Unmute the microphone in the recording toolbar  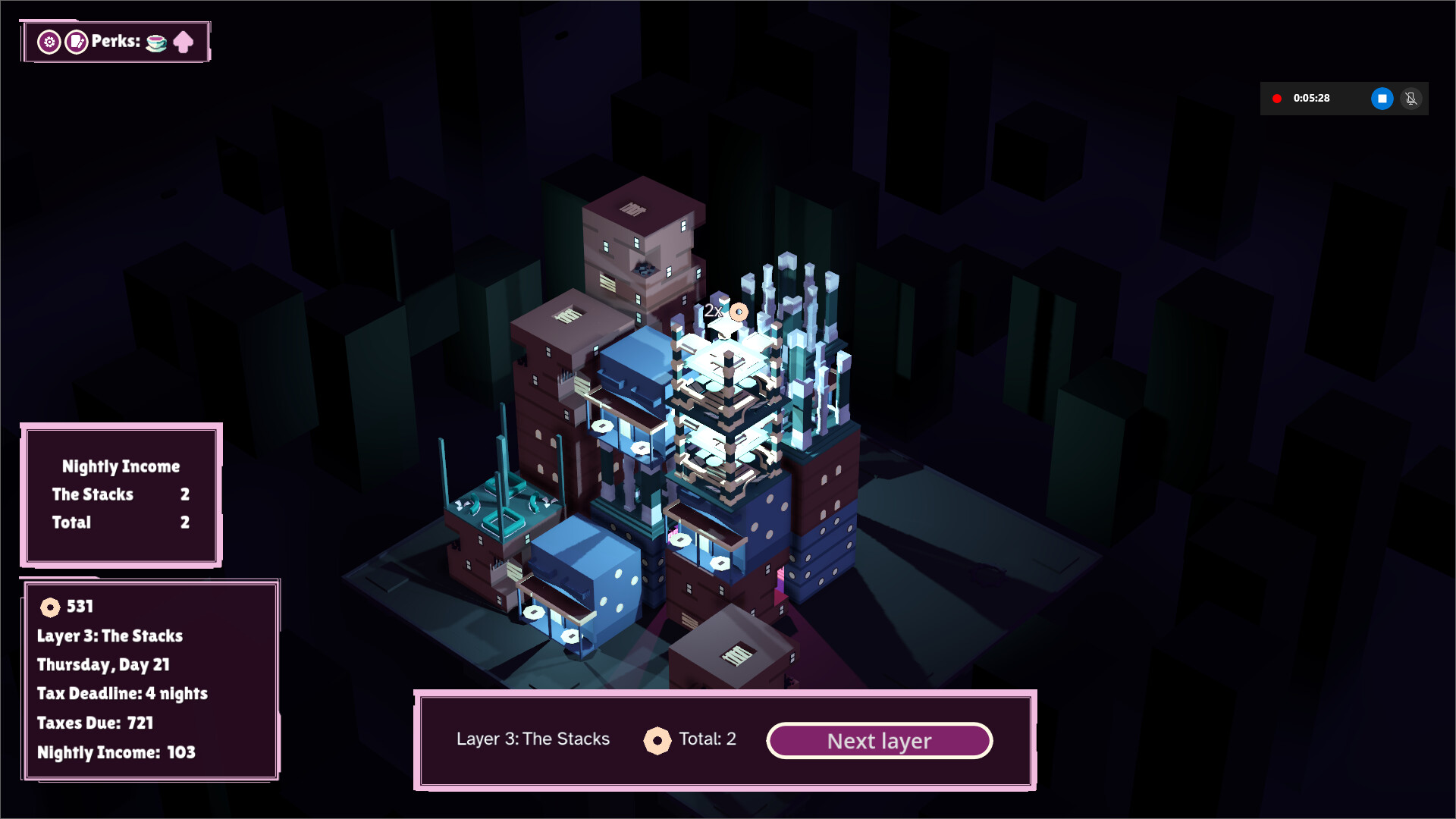(1411, 99)
